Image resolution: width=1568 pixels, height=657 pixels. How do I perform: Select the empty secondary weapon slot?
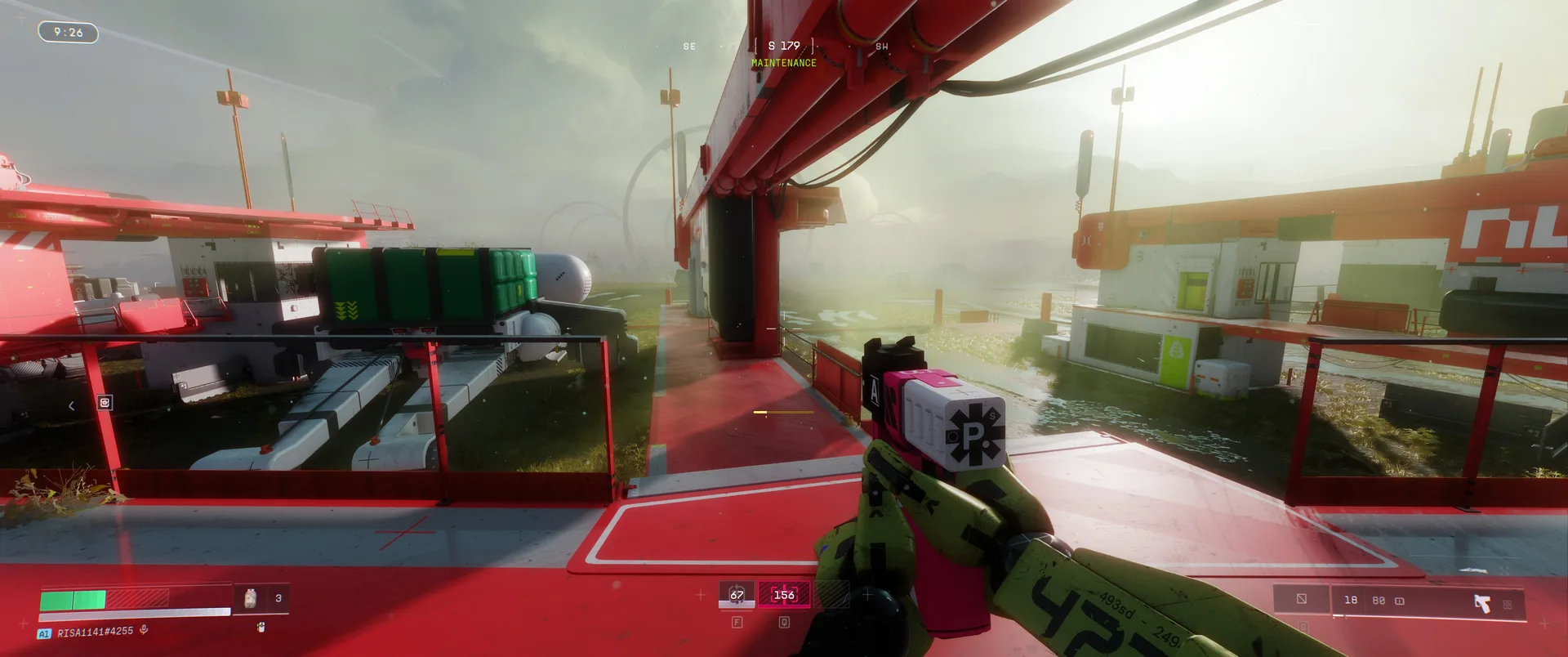pos(1301,599)
